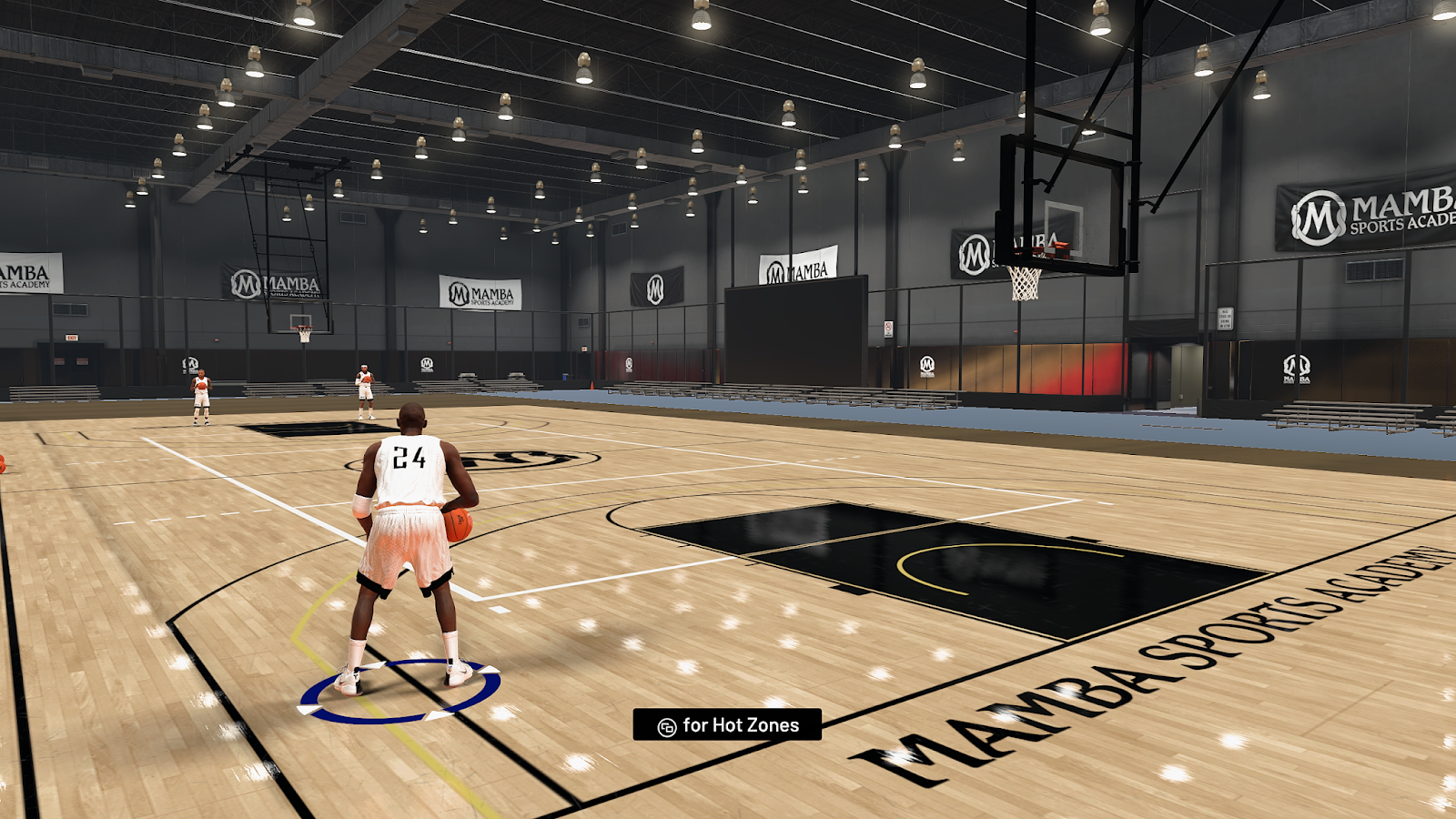Click the red EXIT sign on the left wall
The height and width of the screenshot is (819, 1456).
[x=73, y=337]
